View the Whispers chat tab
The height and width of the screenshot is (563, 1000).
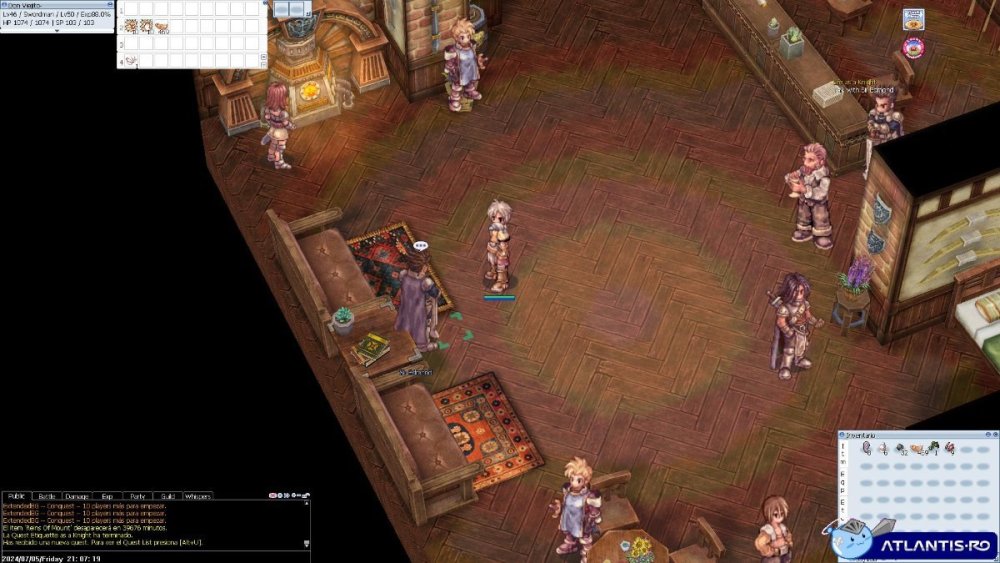198,496
